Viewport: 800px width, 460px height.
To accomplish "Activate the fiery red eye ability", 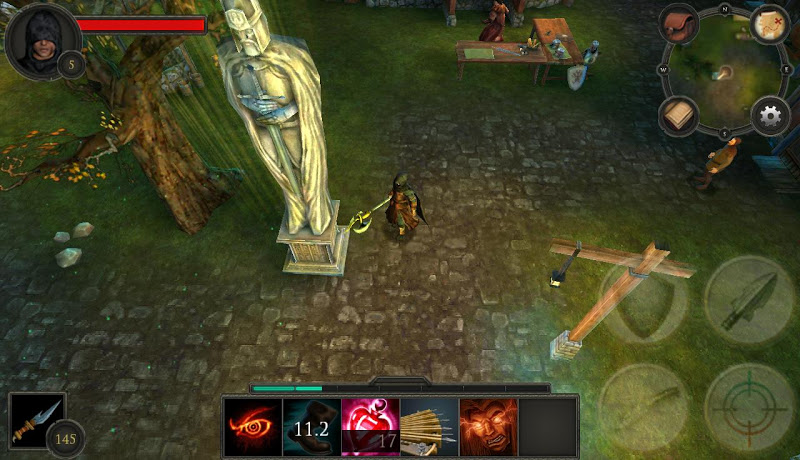I will coord(253,427).
